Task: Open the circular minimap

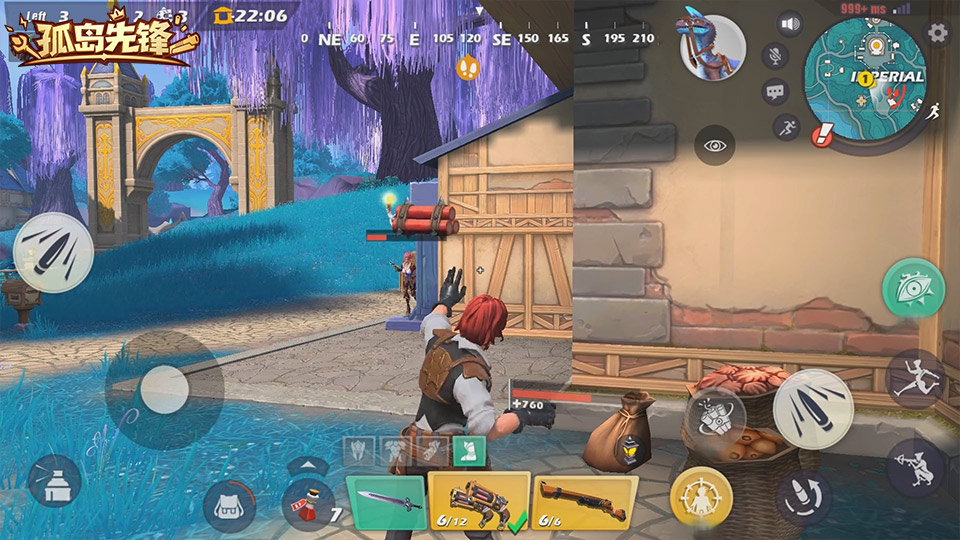Action: pyautogui.click(x=864, y=78)
